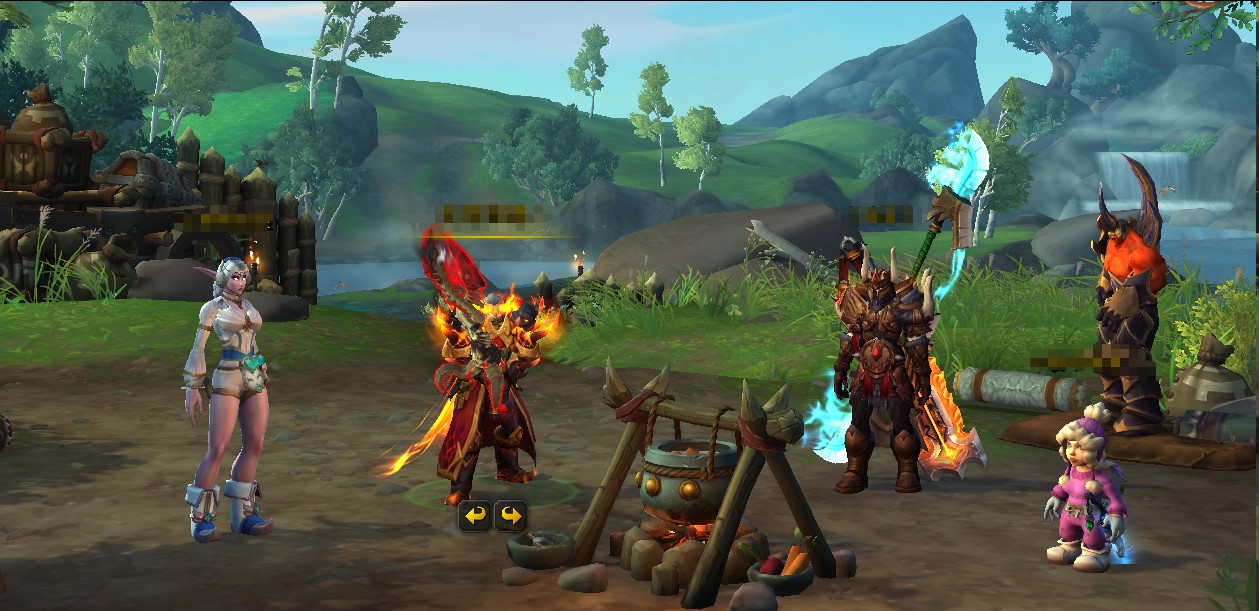Select the flaming red-armored character
1259x611 pixels.
pyautogui.click(x=487, y=390)
